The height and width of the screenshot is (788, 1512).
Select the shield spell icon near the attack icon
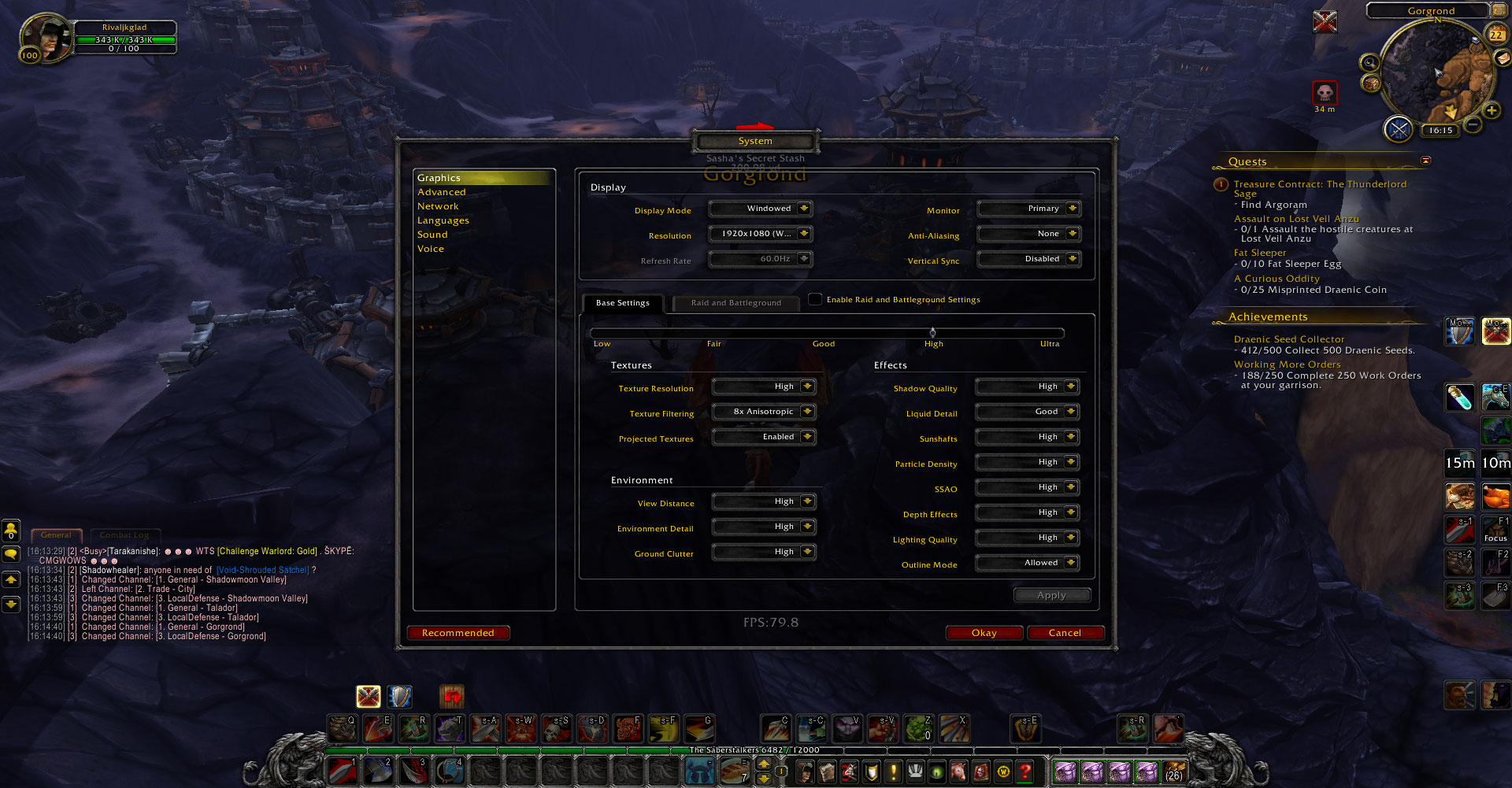400,697
